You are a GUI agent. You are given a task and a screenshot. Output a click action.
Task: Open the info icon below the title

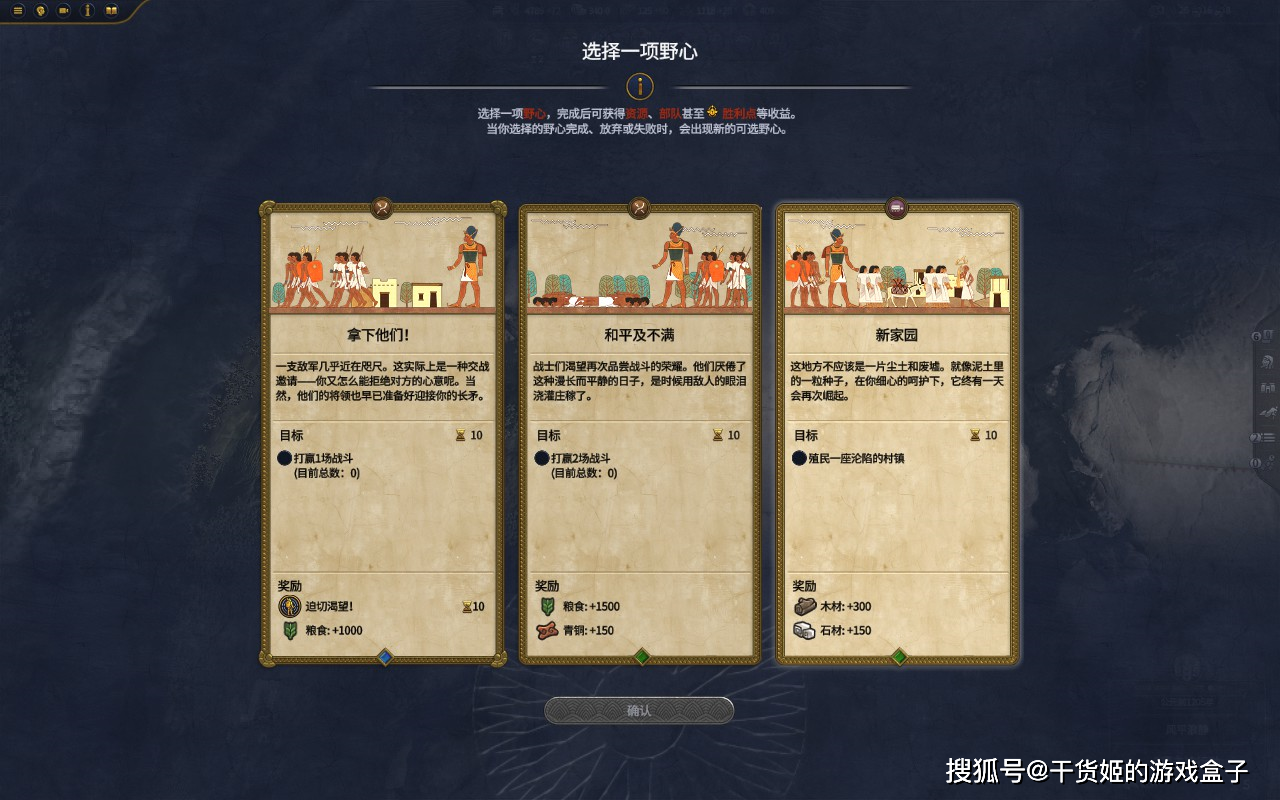pyautogui.click(x=640, y=86)
